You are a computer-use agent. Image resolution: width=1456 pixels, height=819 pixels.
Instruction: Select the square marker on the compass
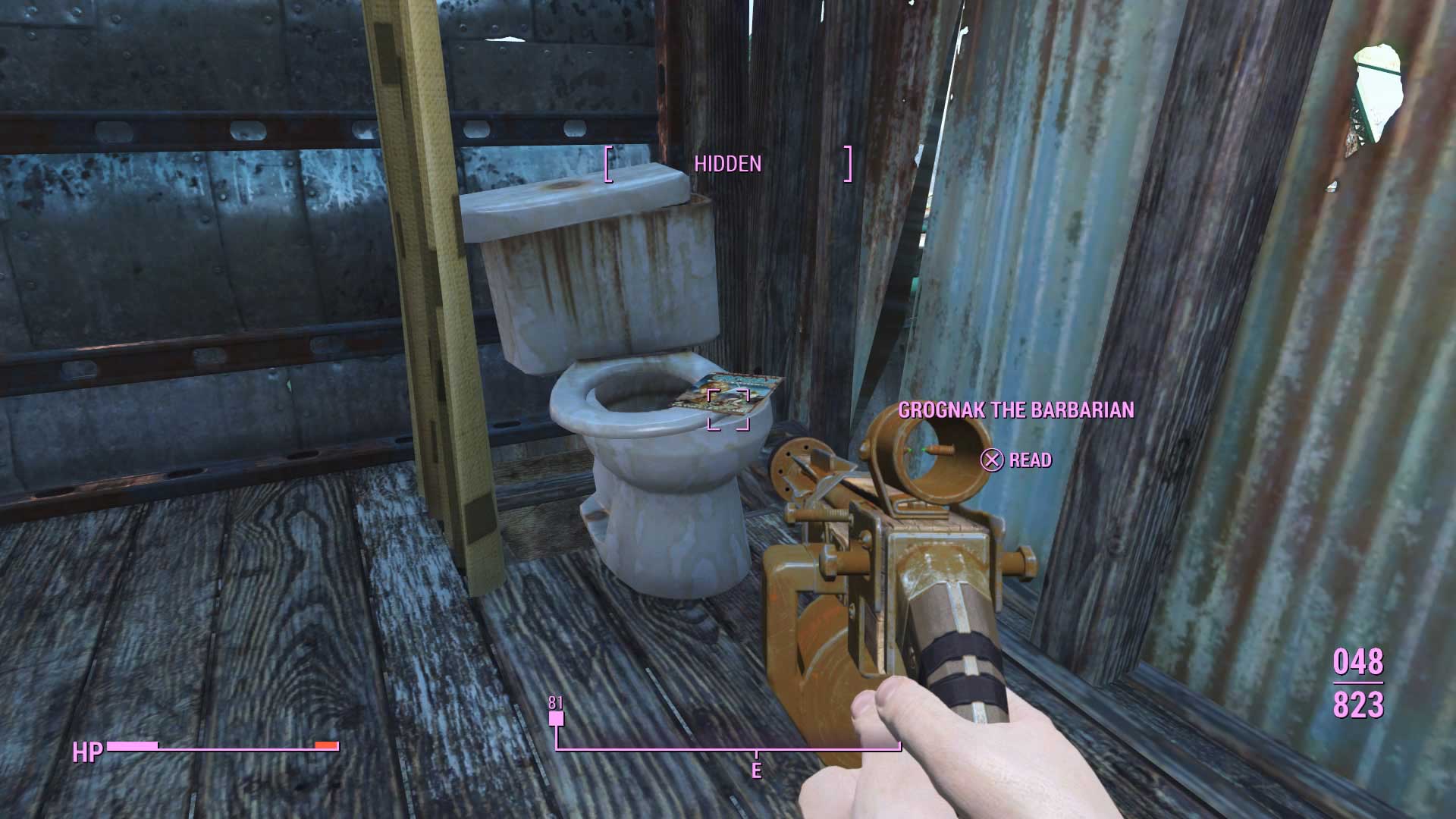pyautogui.click(x=557, y=718)
